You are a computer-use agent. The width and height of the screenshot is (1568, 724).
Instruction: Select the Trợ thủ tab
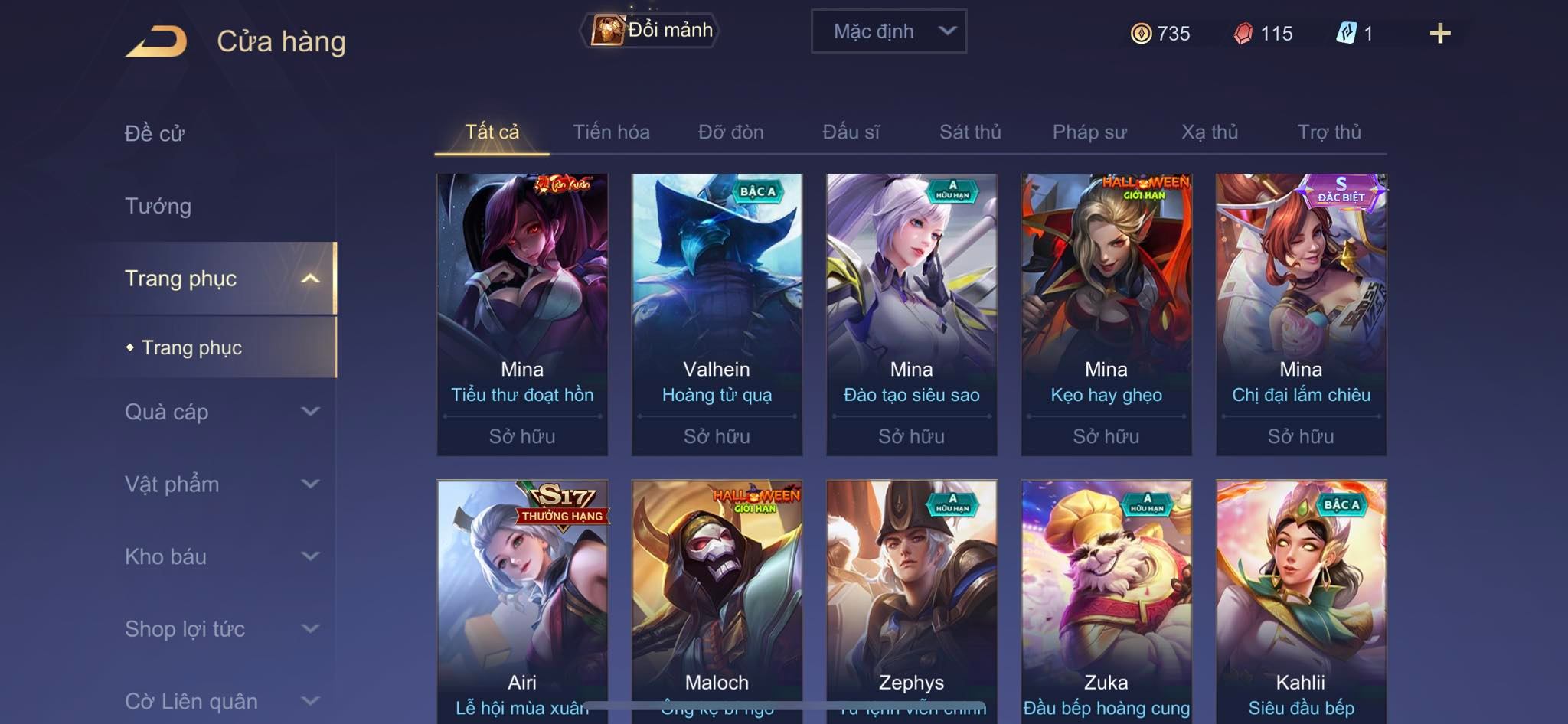1329,132
